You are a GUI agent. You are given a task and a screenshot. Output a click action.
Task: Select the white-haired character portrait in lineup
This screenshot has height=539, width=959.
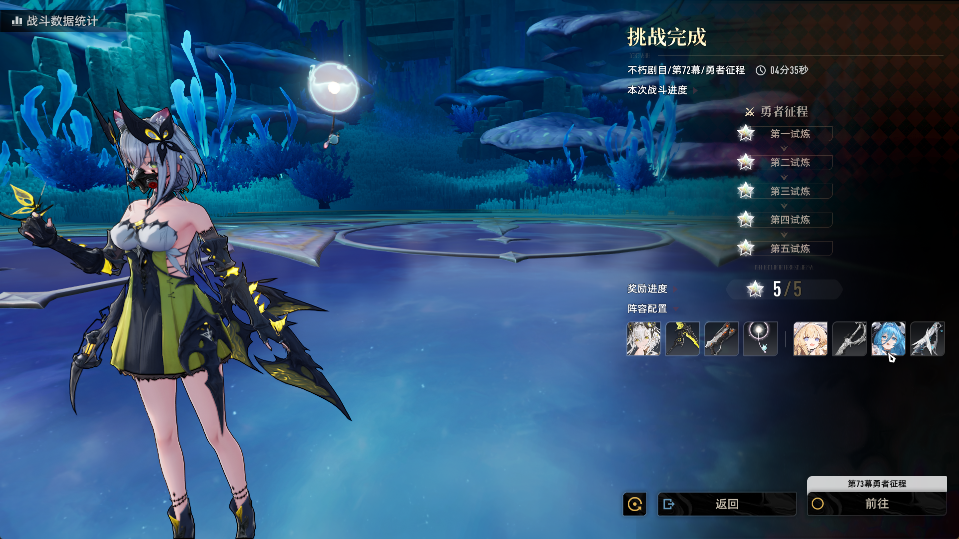click(643, 339)
